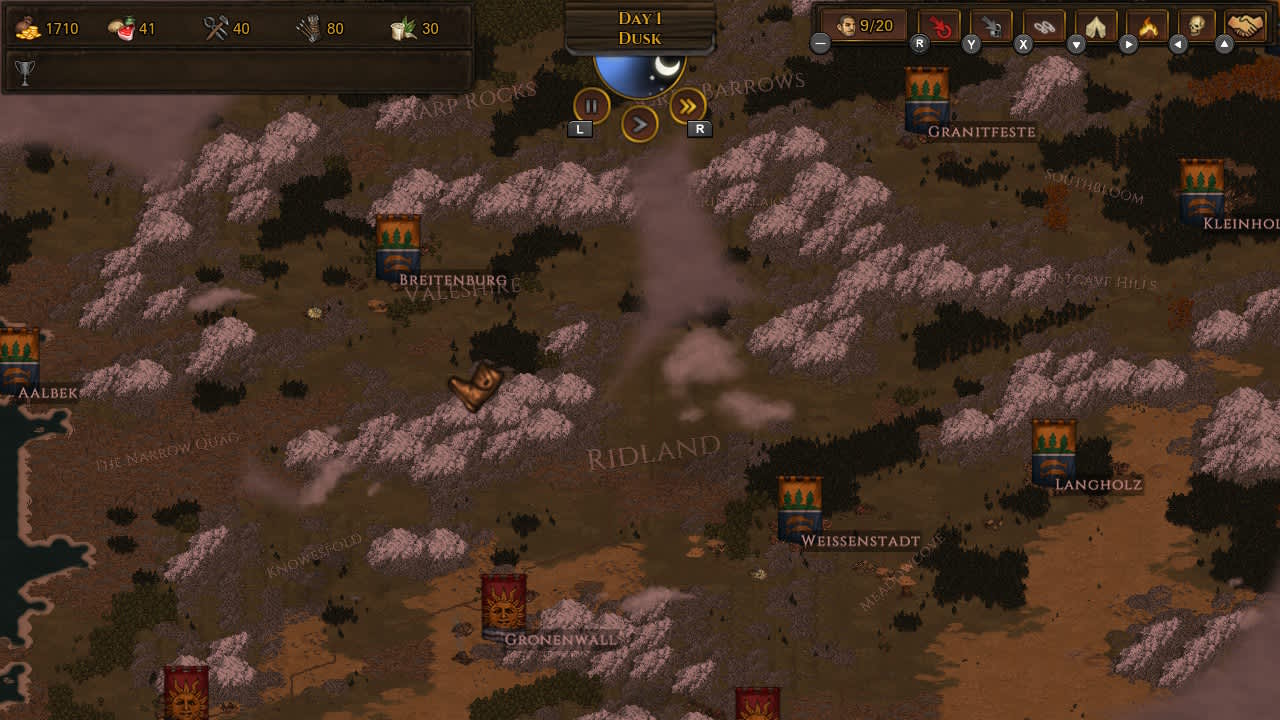Collapse the action bar with minus button
Viewport: 1280px width, 720px height.
[820, 44]
